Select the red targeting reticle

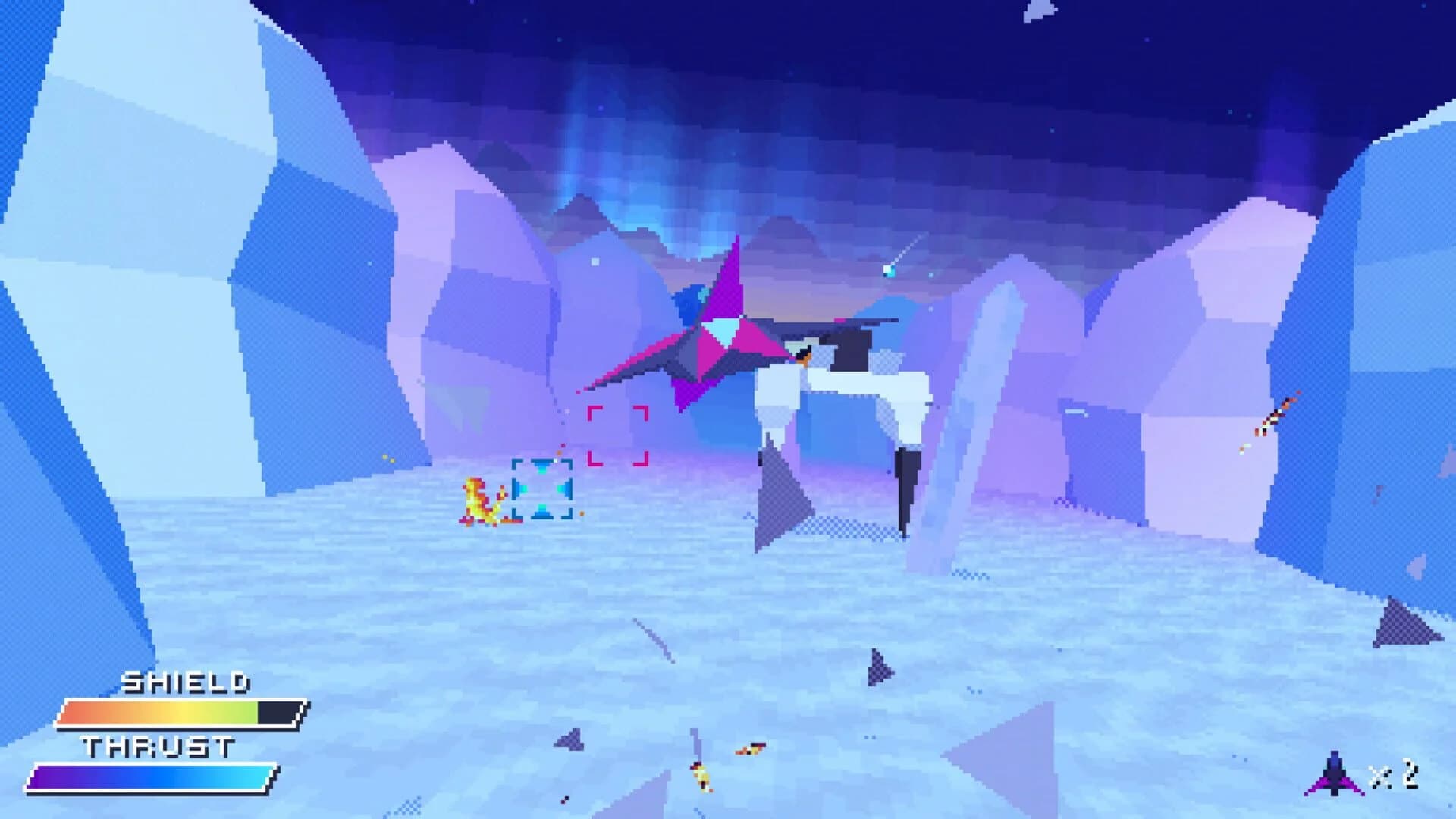coord(618,435)
